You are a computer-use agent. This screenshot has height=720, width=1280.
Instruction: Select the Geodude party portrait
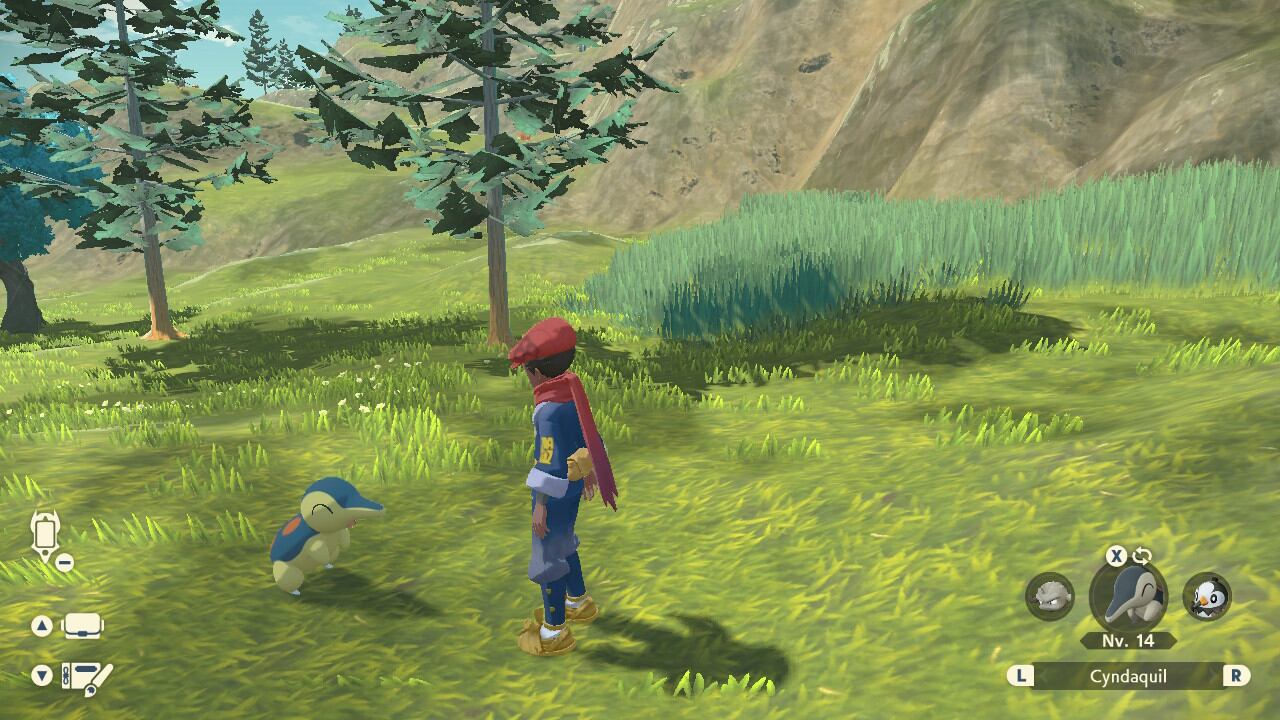[x=1049, y=596]
